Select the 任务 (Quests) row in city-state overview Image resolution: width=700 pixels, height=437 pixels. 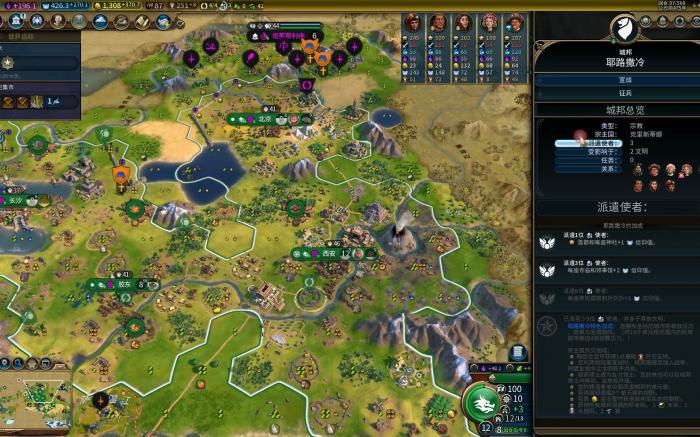(x=575, y=160)
